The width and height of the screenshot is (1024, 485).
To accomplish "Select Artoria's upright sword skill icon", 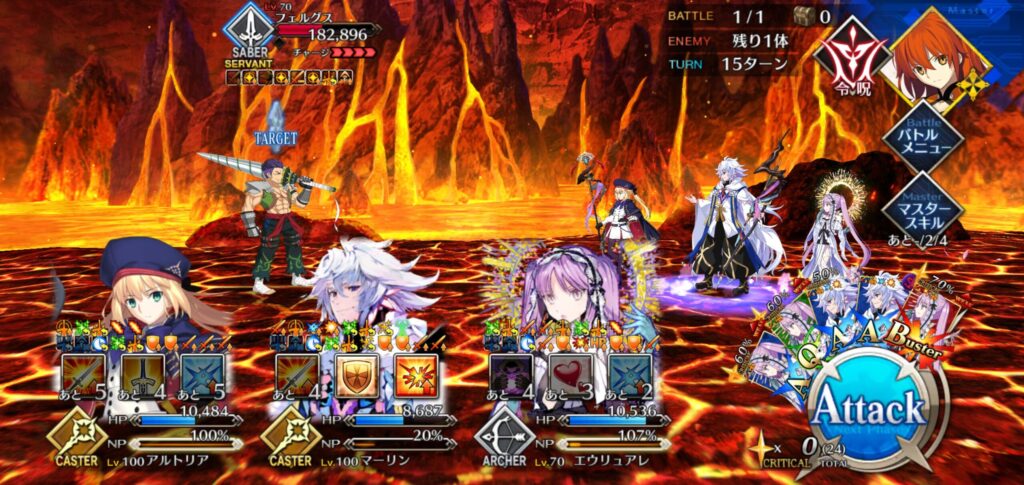I will [x=141, y=375].
